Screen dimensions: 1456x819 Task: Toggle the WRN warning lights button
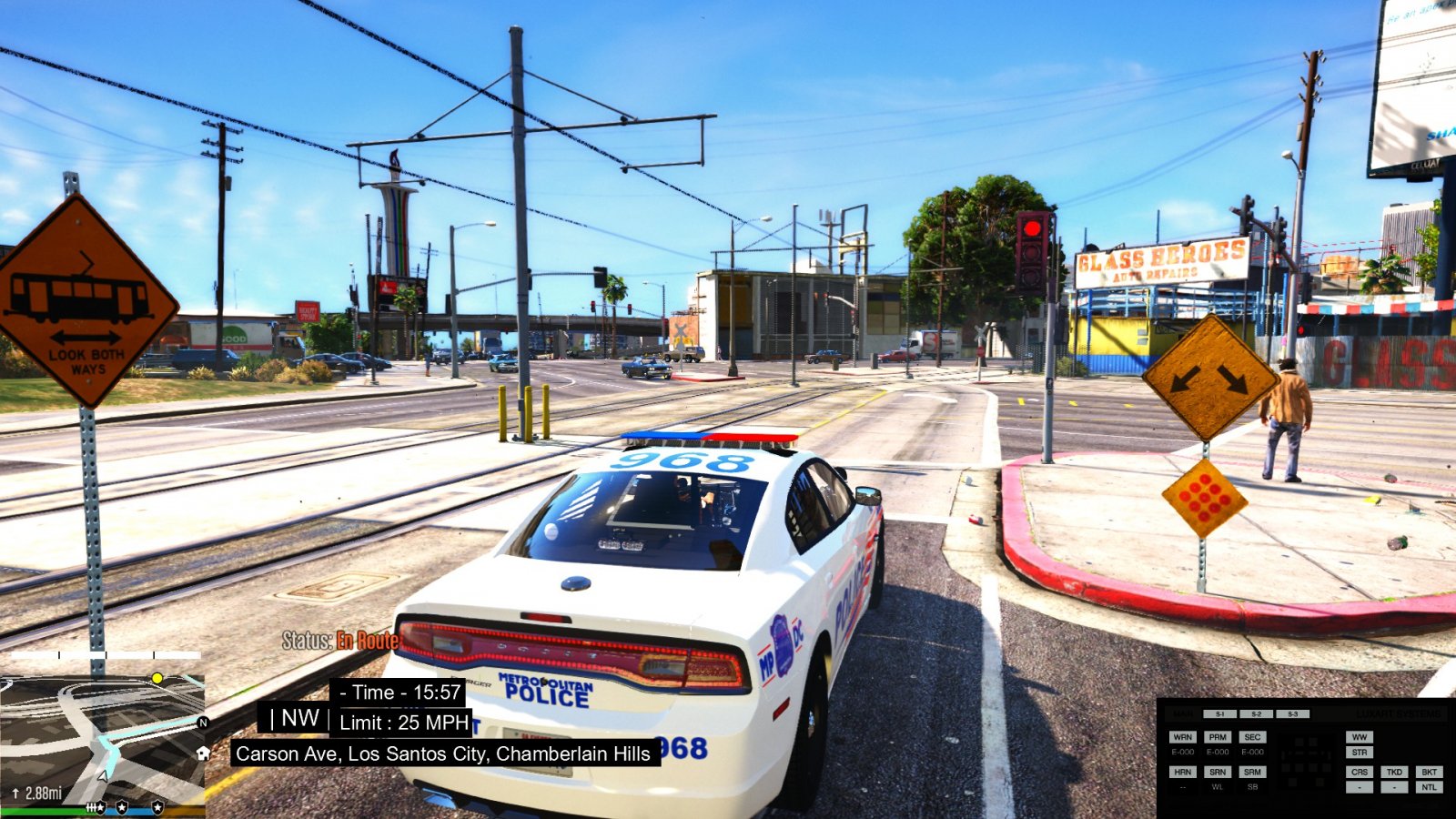1183,737
